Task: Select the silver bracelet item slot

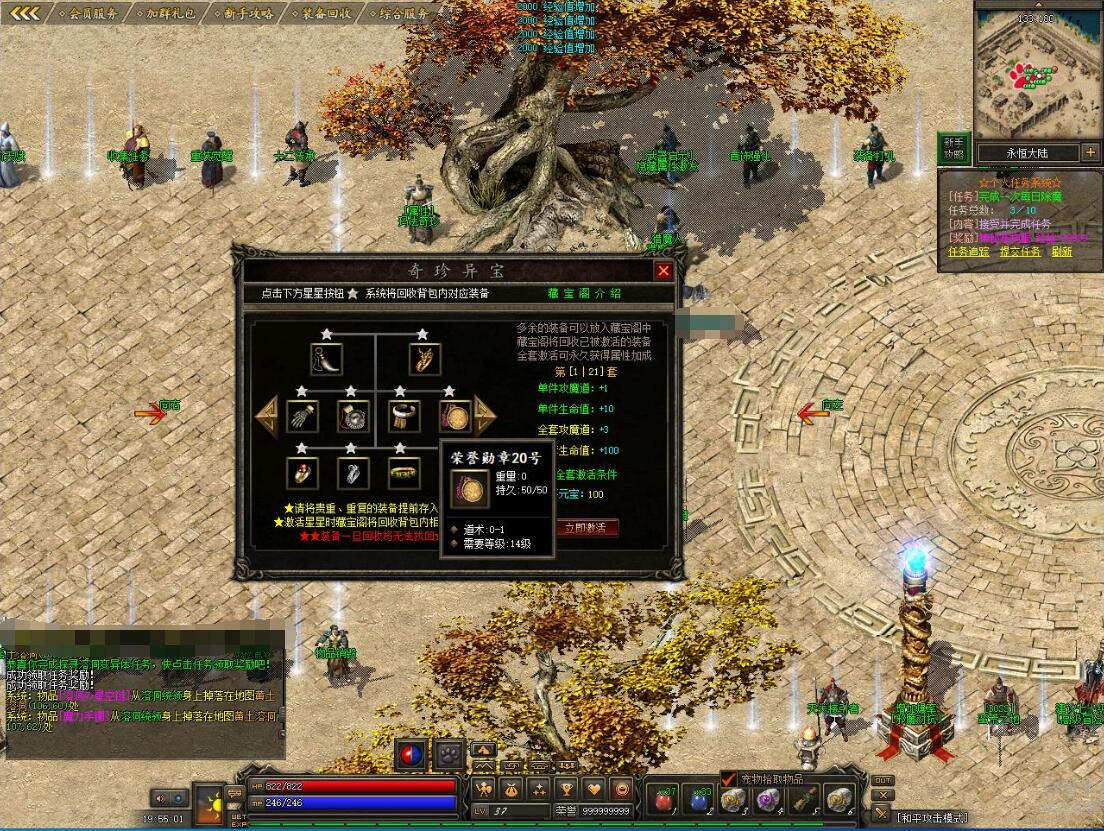Action: (x=404, y=416)
